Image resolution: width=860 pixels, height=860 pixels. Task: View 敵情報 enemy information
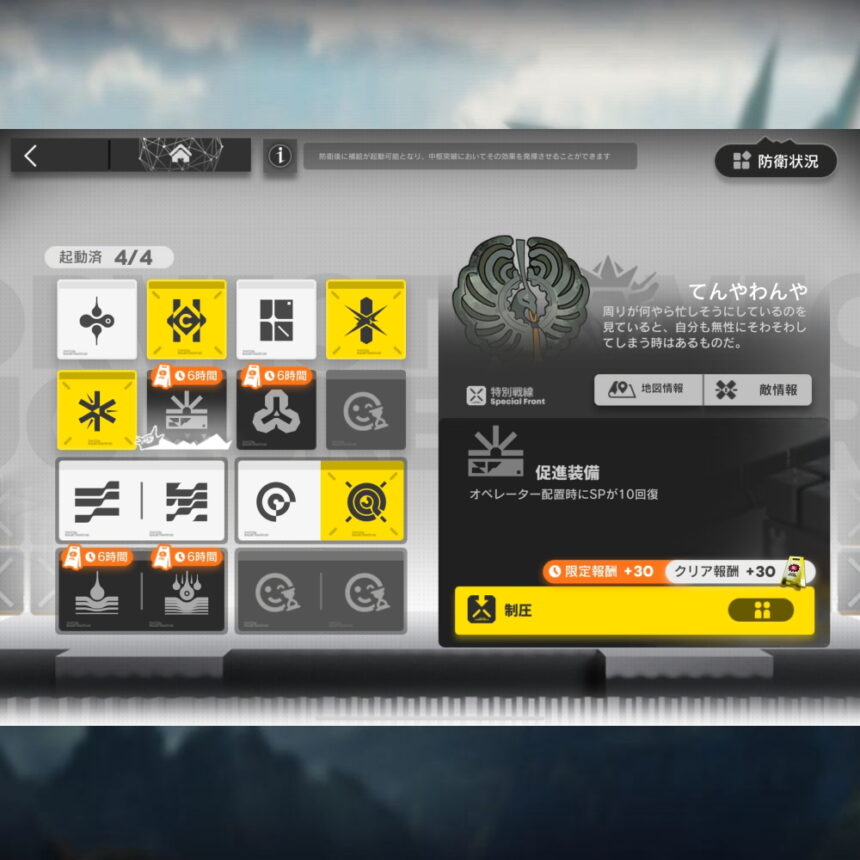coord(757,390)
